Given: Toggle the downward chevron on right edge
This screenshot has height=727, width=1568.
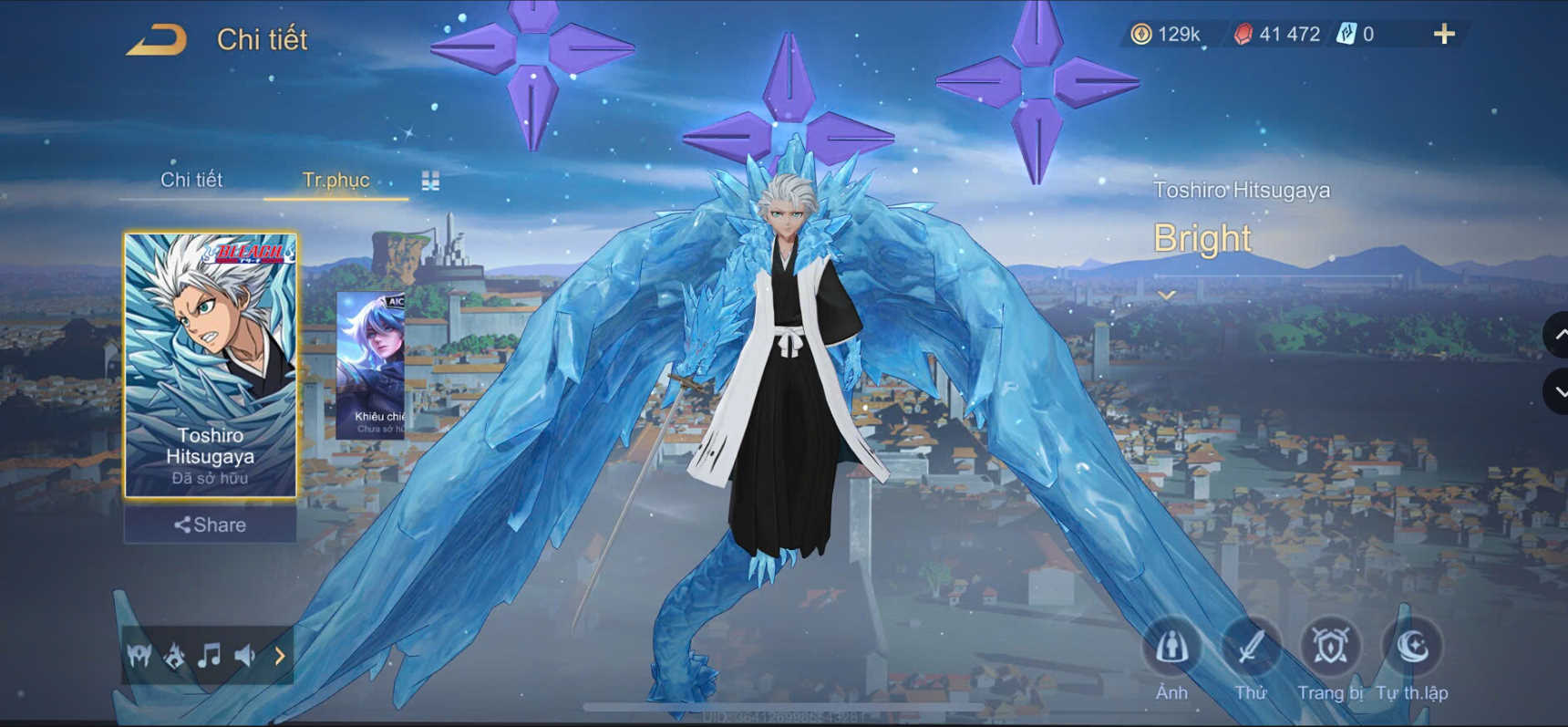Looking at the screenshot, I should tap(1558, 392).
